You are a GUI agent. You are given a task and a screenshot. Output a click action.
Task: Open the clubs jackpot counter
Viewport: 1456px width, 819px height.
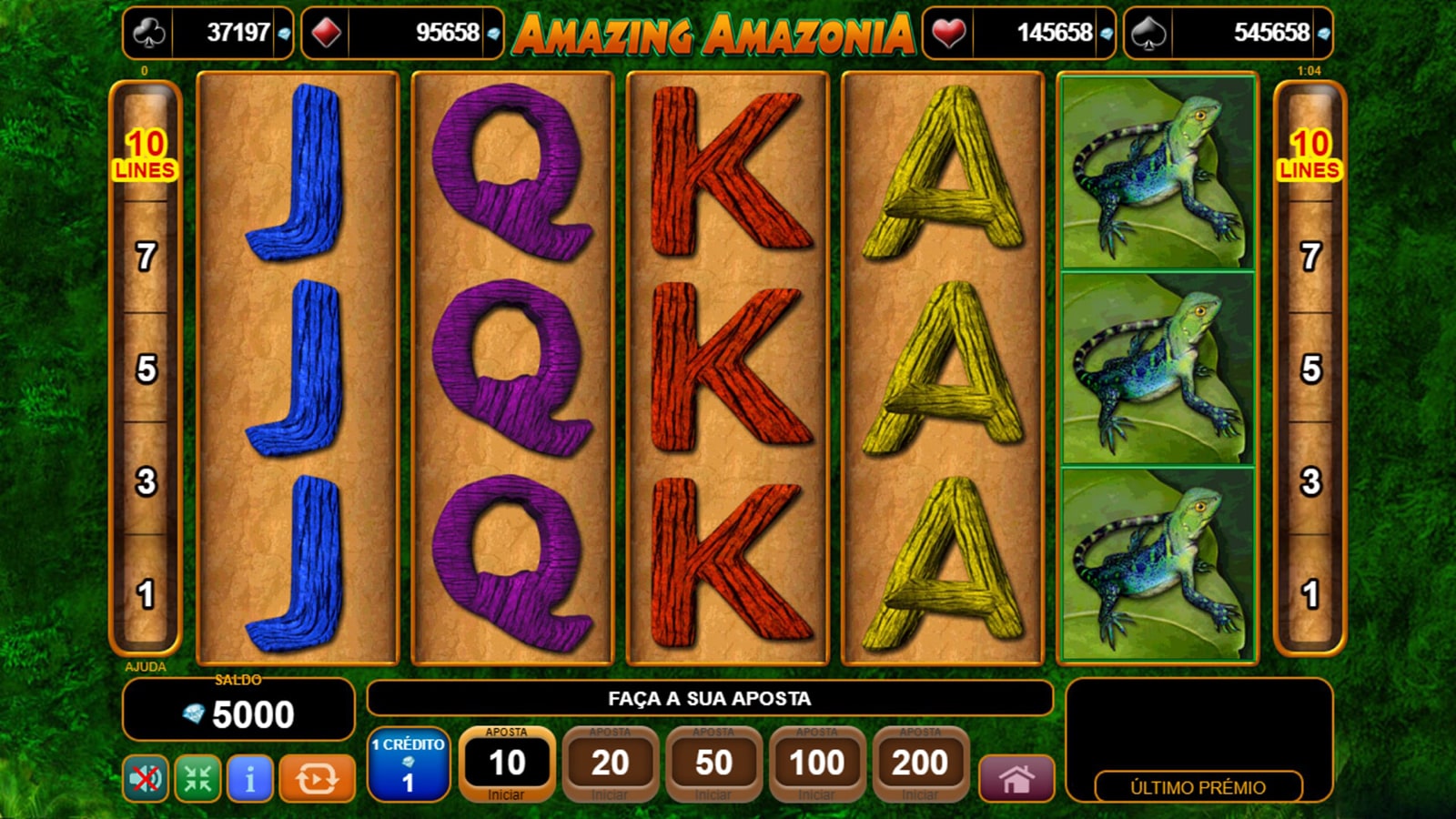tap(207, 33)
